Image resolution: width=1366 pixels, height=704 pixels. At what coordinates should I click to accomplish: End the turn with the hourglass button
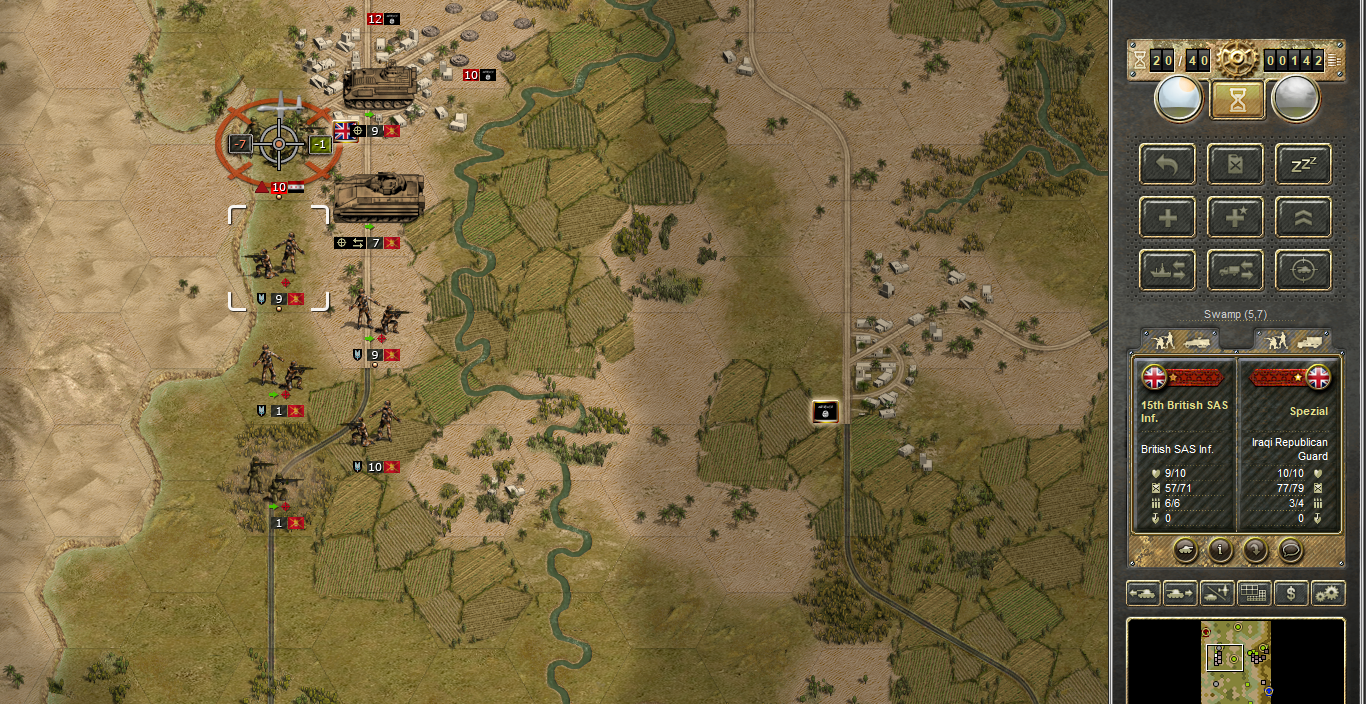click(x=1238, y=100)
